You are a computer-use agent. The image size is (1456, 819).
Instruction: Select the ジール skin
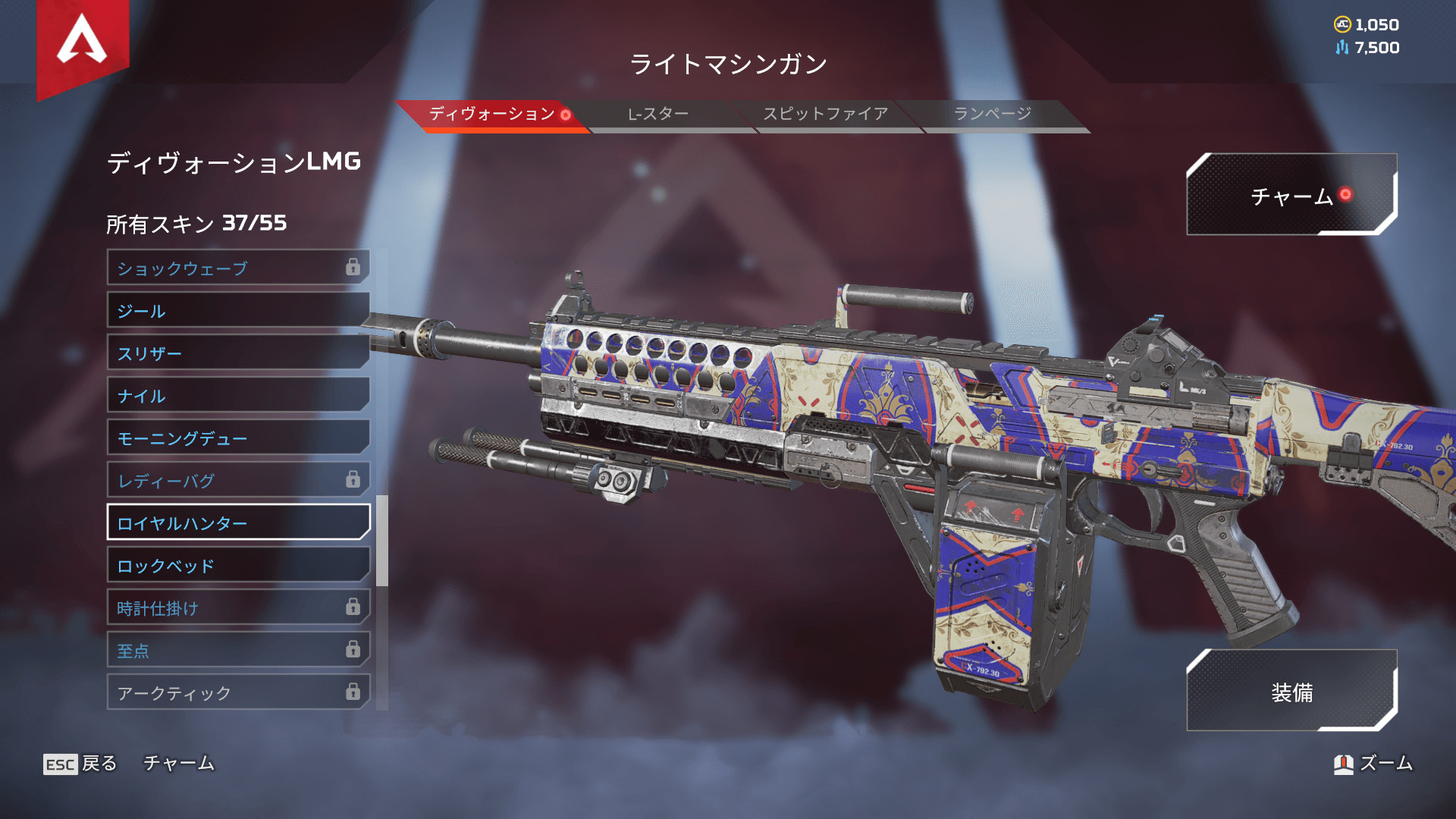pyautogui.click(x=238, y=310)
